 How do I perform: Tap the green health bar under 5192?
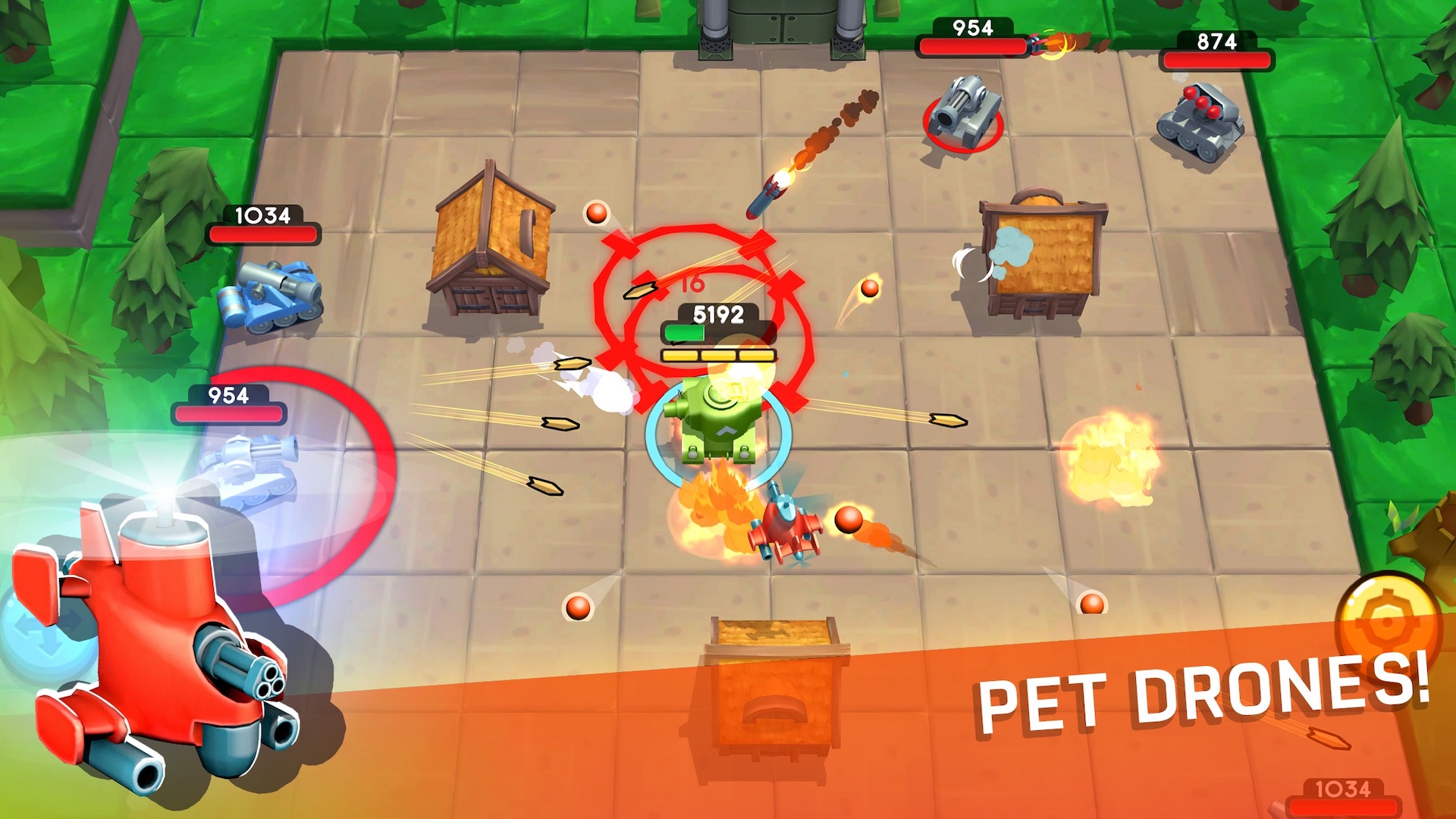[685, 332]
